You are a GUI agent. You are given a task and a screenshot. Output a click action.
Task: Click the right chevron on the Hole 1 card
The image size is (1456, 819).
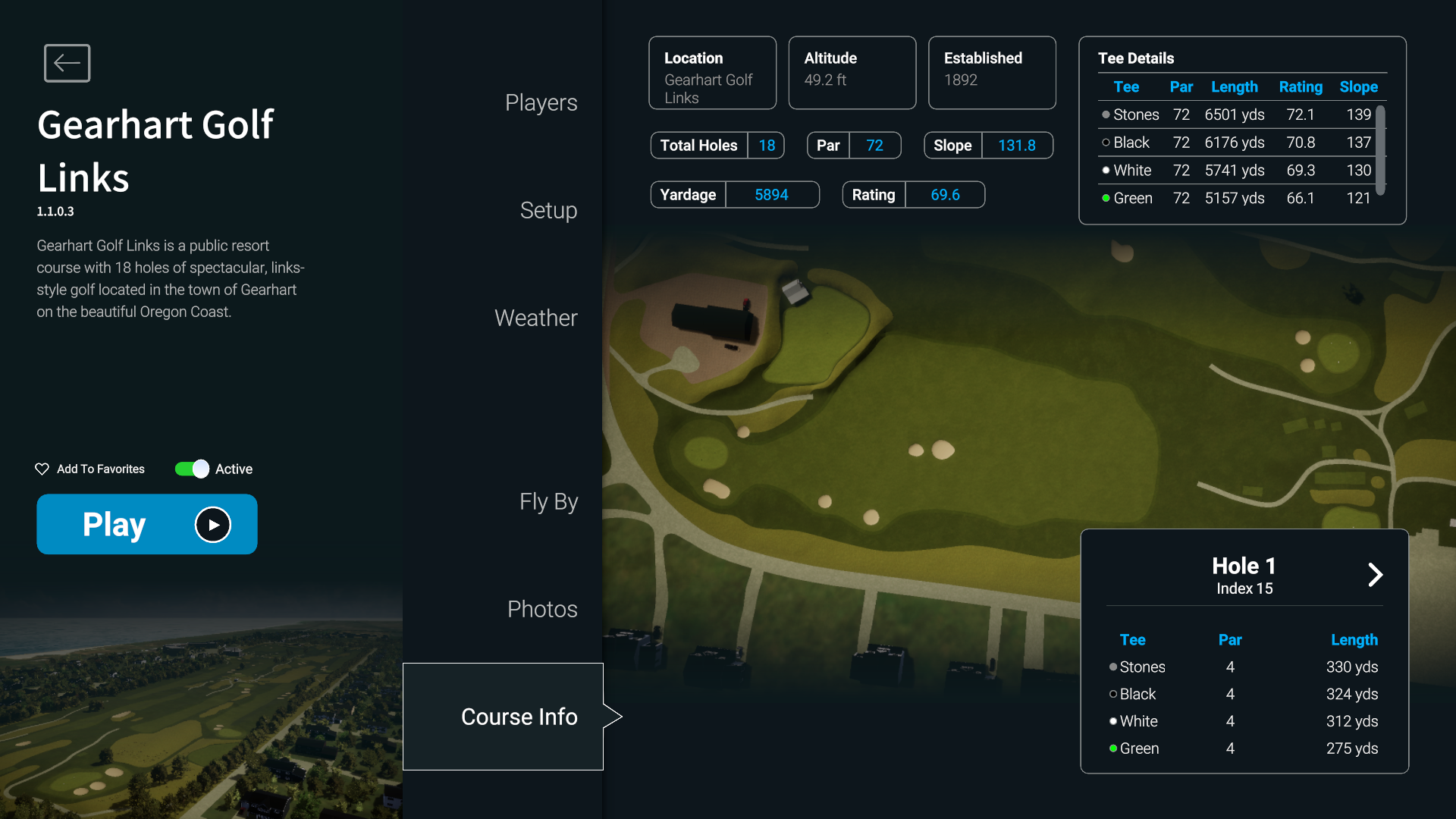[x=1375, y=575]
